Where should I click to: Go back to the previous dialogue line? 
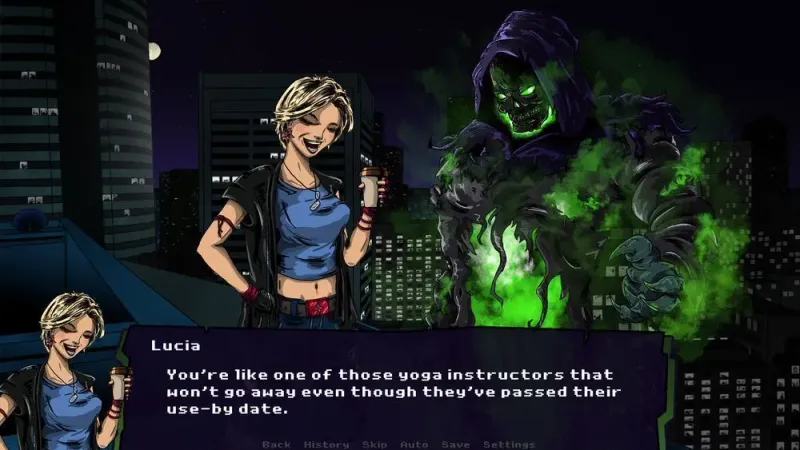point(276,444)
